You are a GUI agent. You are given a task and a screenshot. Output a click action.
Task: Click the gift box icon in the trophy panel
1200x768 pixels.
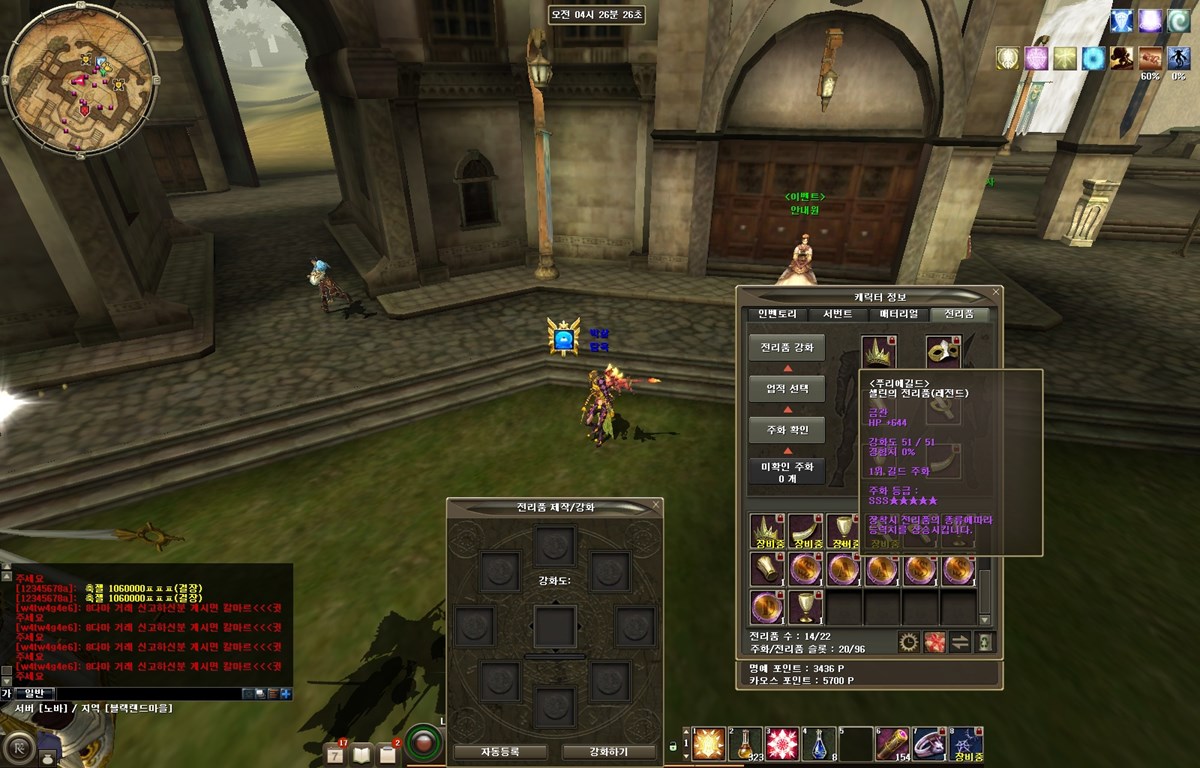(x=935, y=642)
